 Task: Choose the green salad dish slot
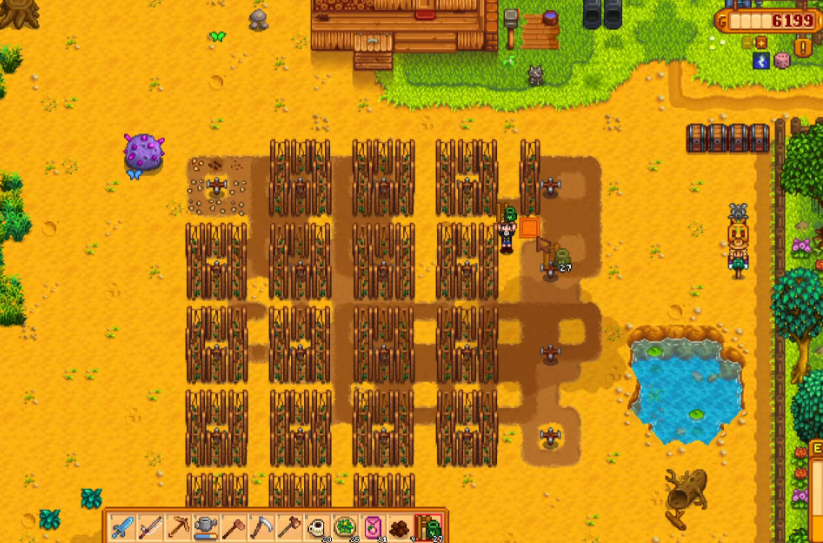pos(346,526)
